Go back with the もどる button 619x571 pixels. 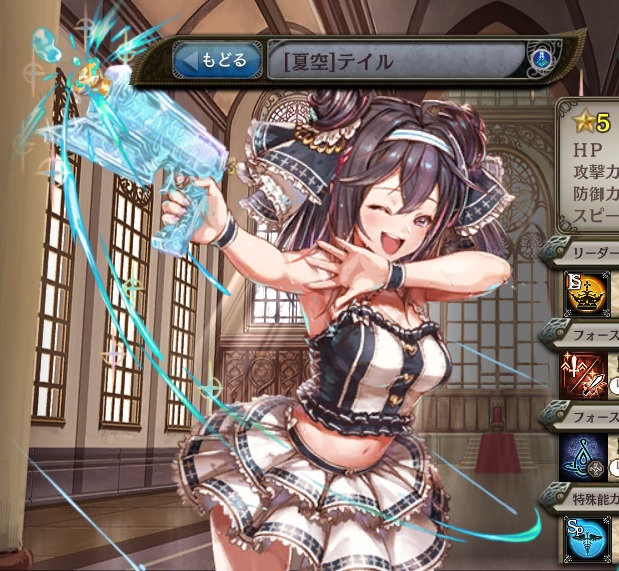(214, 62)
